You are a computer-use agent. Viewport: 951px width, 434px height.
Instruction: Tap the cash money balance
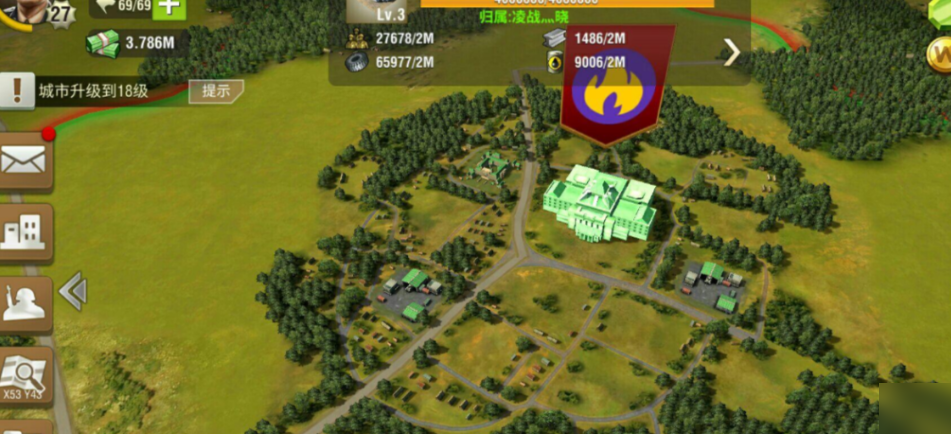[135, 43]
